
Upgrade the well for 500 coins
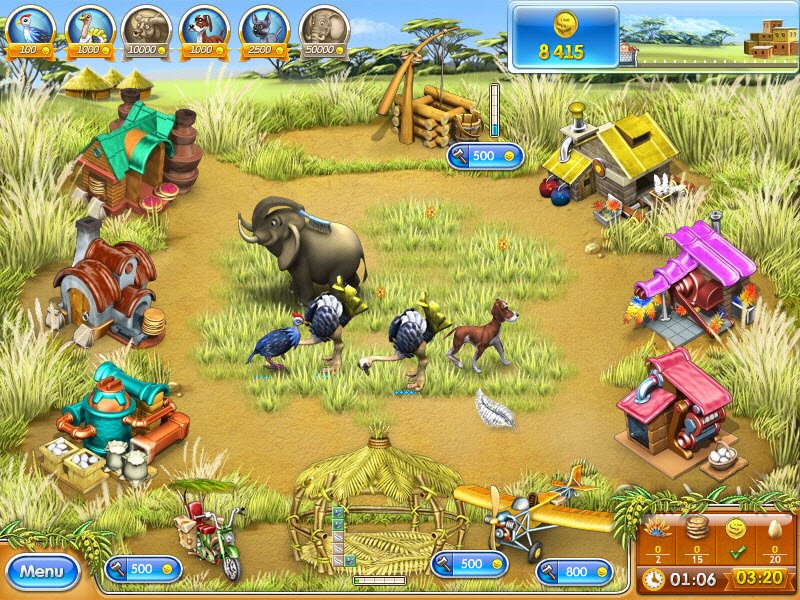pyautogui.click(x=486, y=156)
